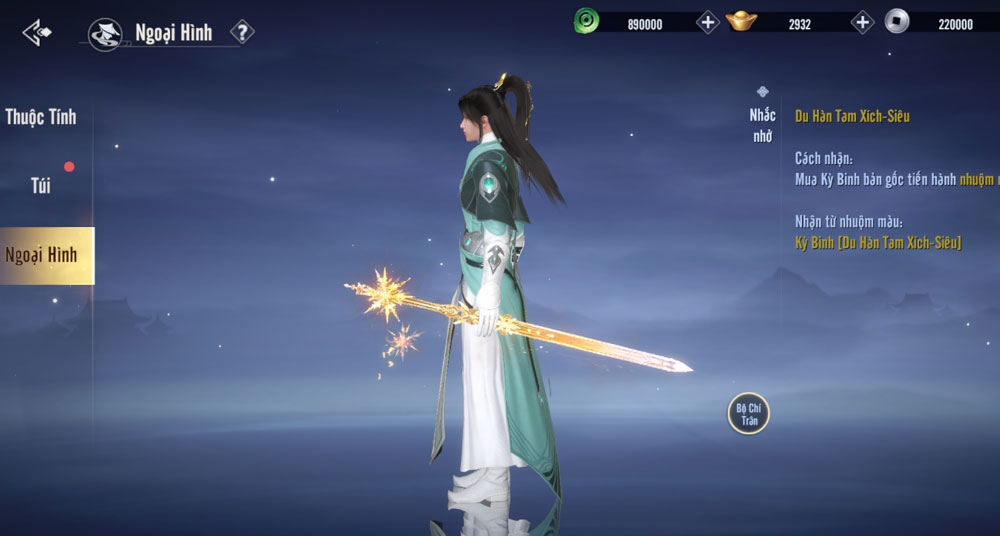Select the Ngoại Hình tab

click(x=42, y=255)
